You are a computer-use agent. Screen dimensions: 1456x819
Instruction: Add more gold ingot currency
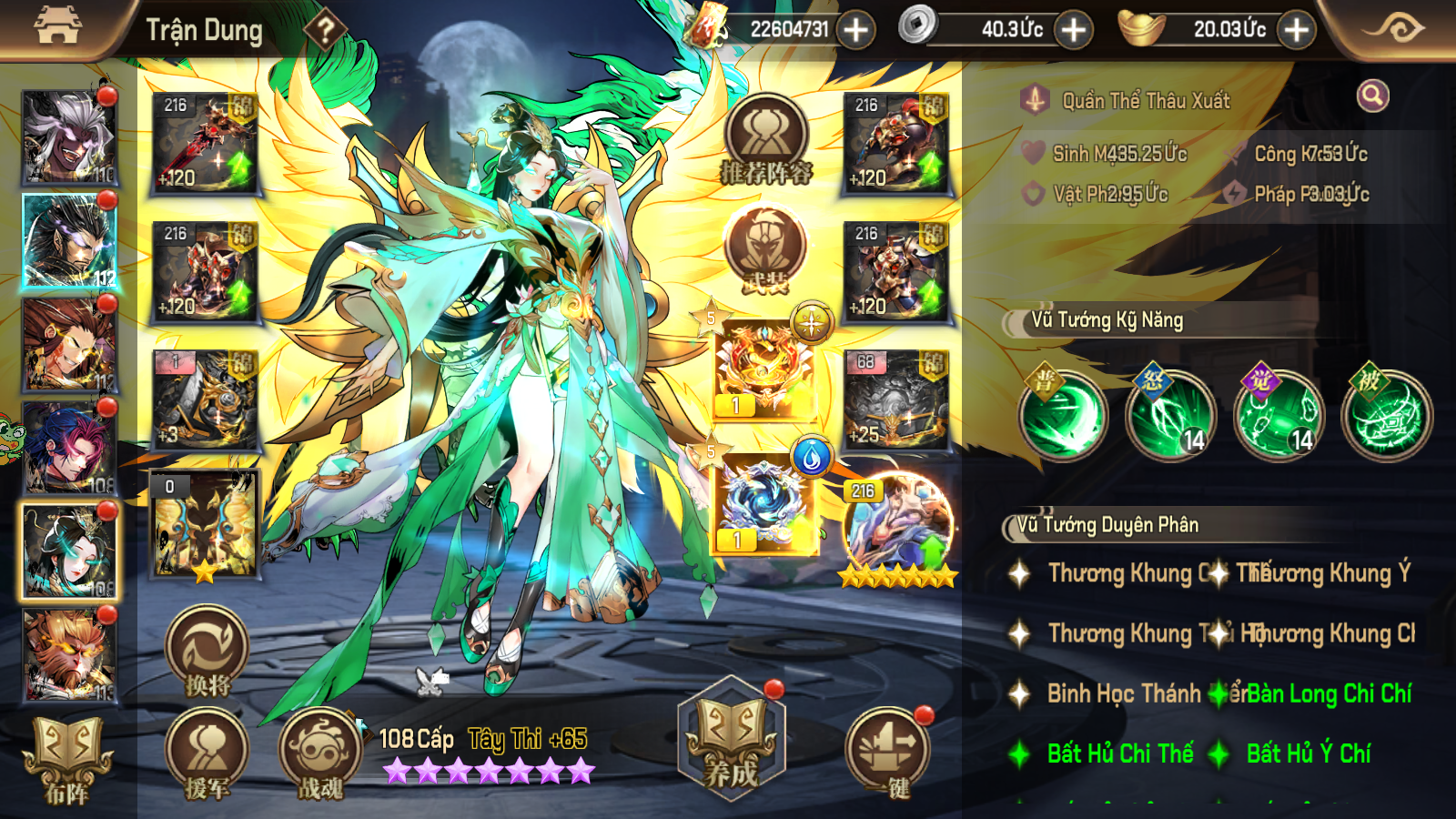1296,30
